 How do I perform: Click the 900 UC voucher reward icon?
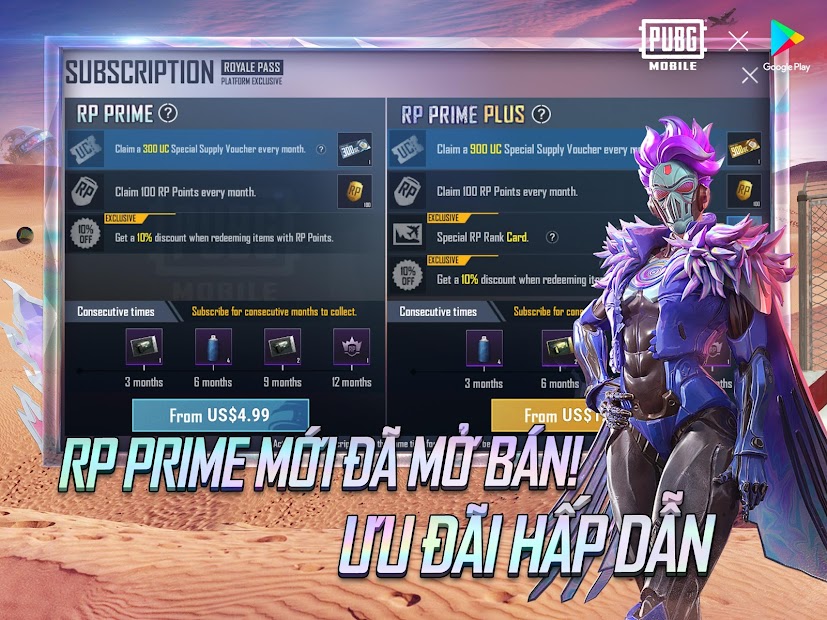[x=743, y=150]
